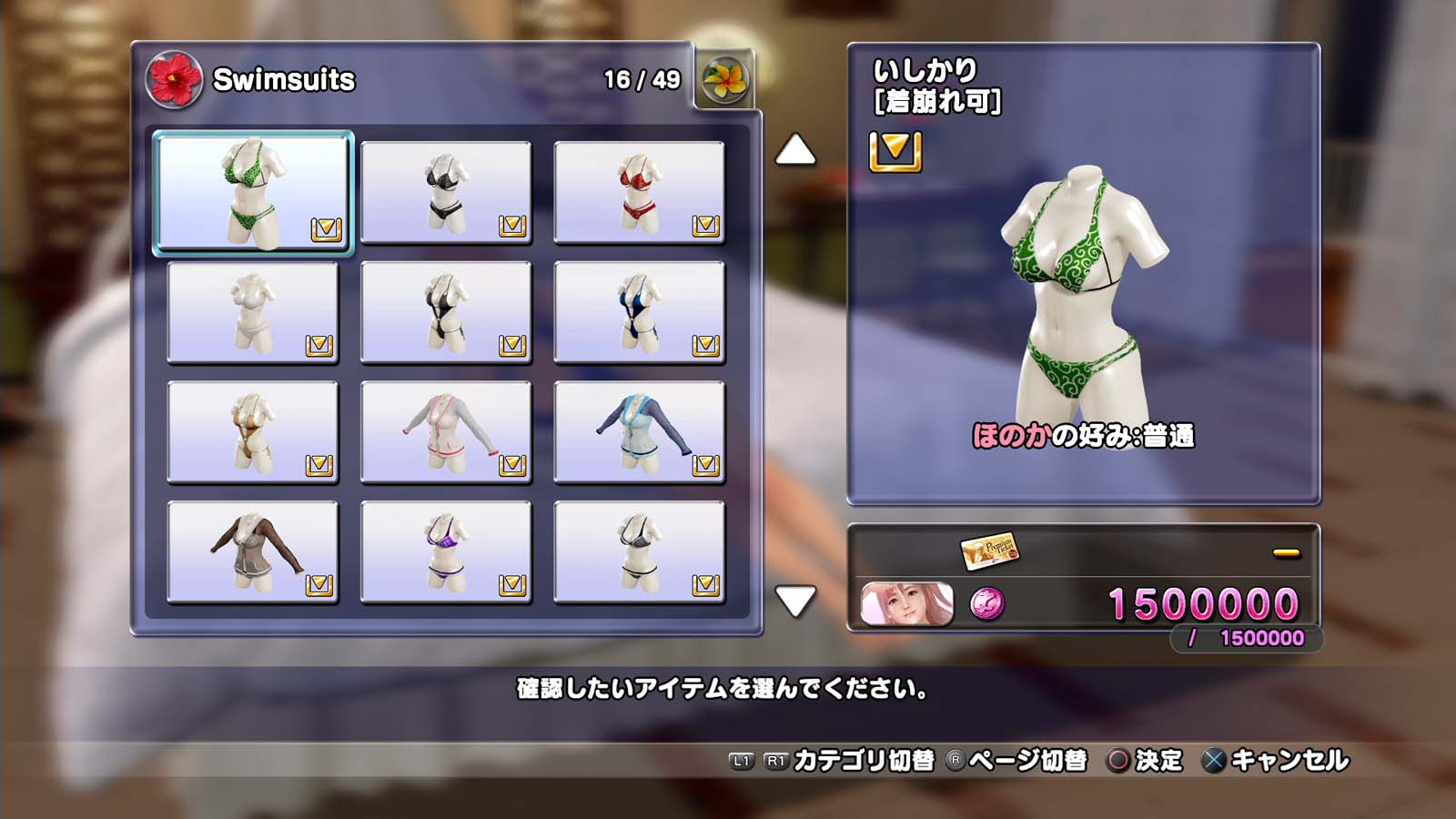Show the previous page with up arrow
The image size is (1456, 819).
coord(795,150)
